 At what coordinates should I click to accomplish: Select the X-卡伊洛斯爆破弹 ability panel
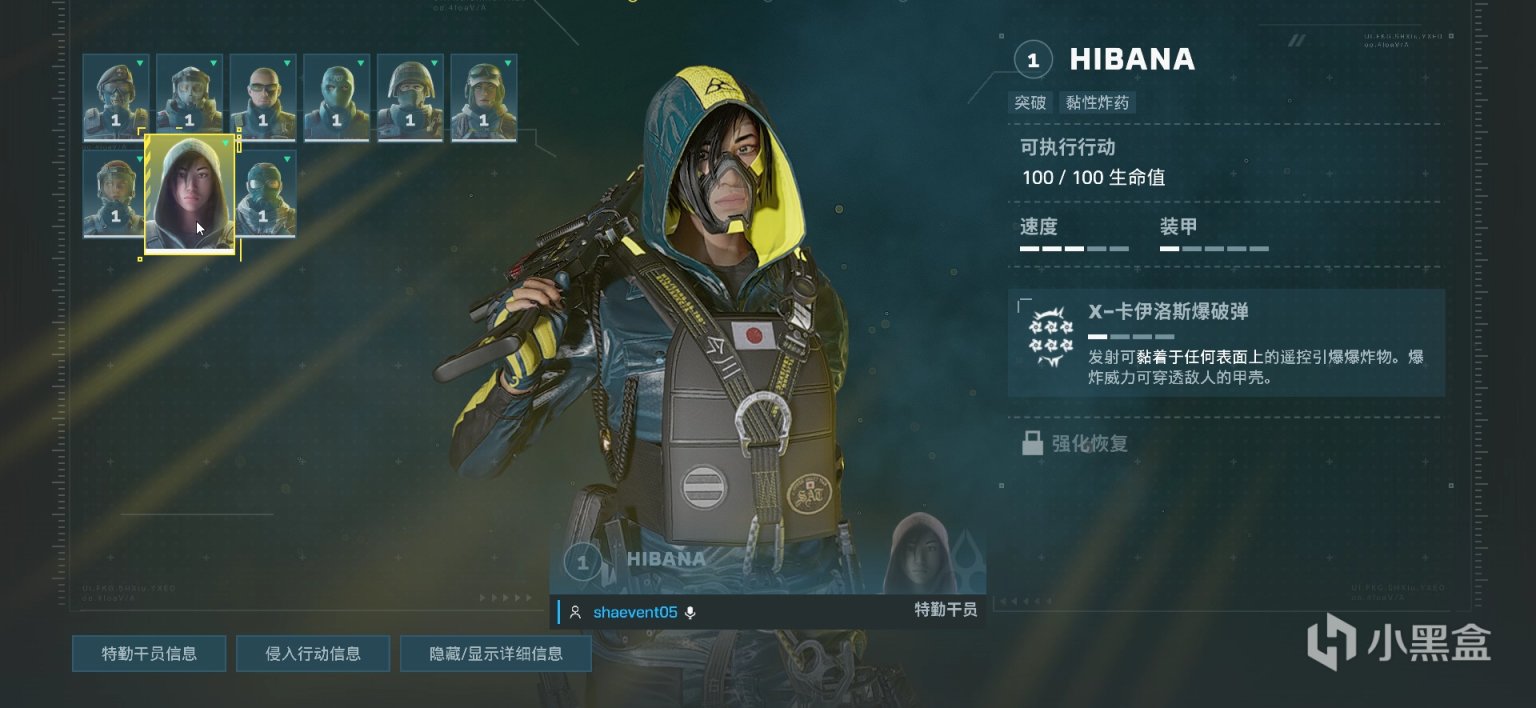1226,342
